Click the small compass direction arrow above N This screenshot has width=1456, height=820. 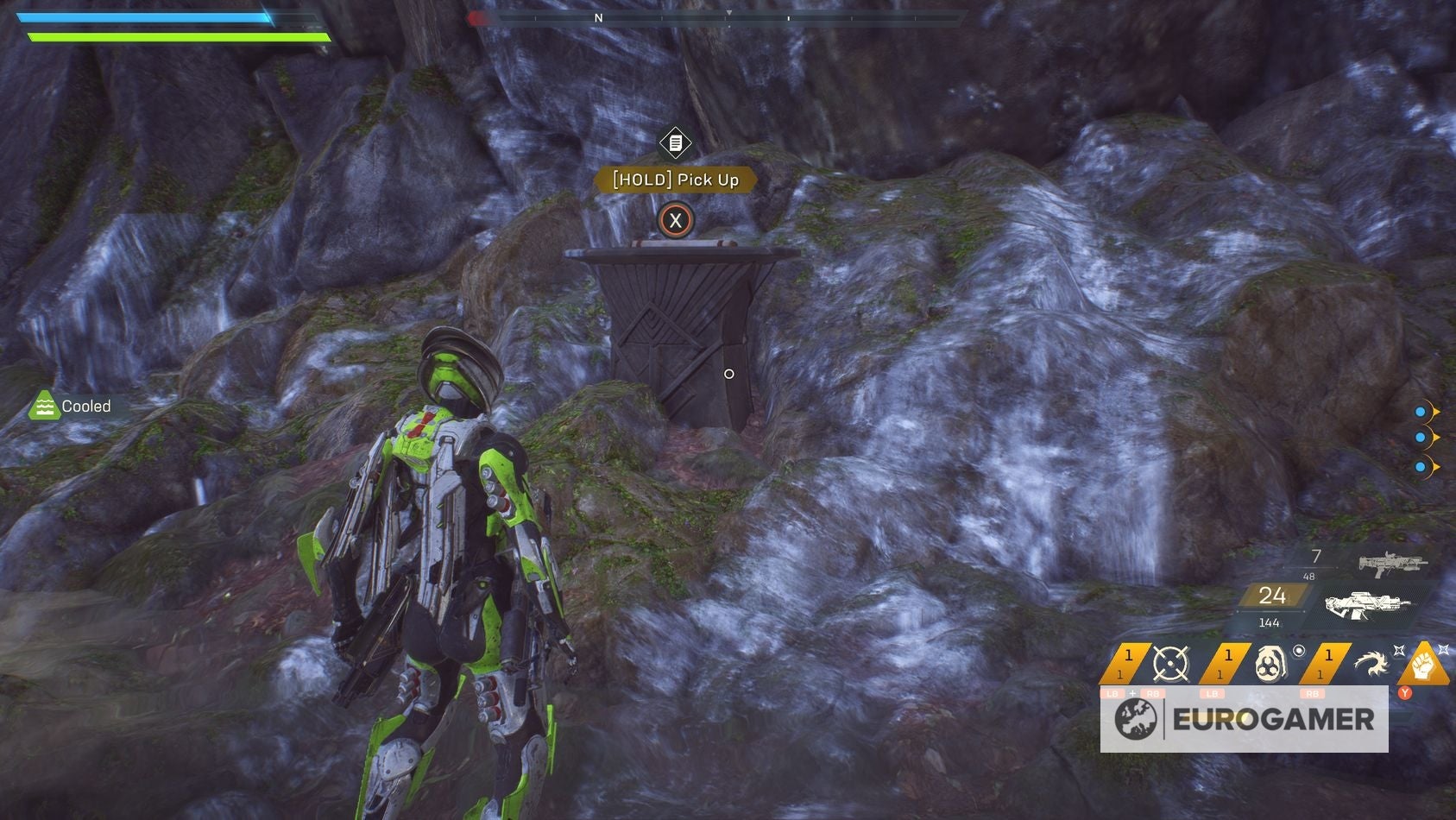(729, 13)
